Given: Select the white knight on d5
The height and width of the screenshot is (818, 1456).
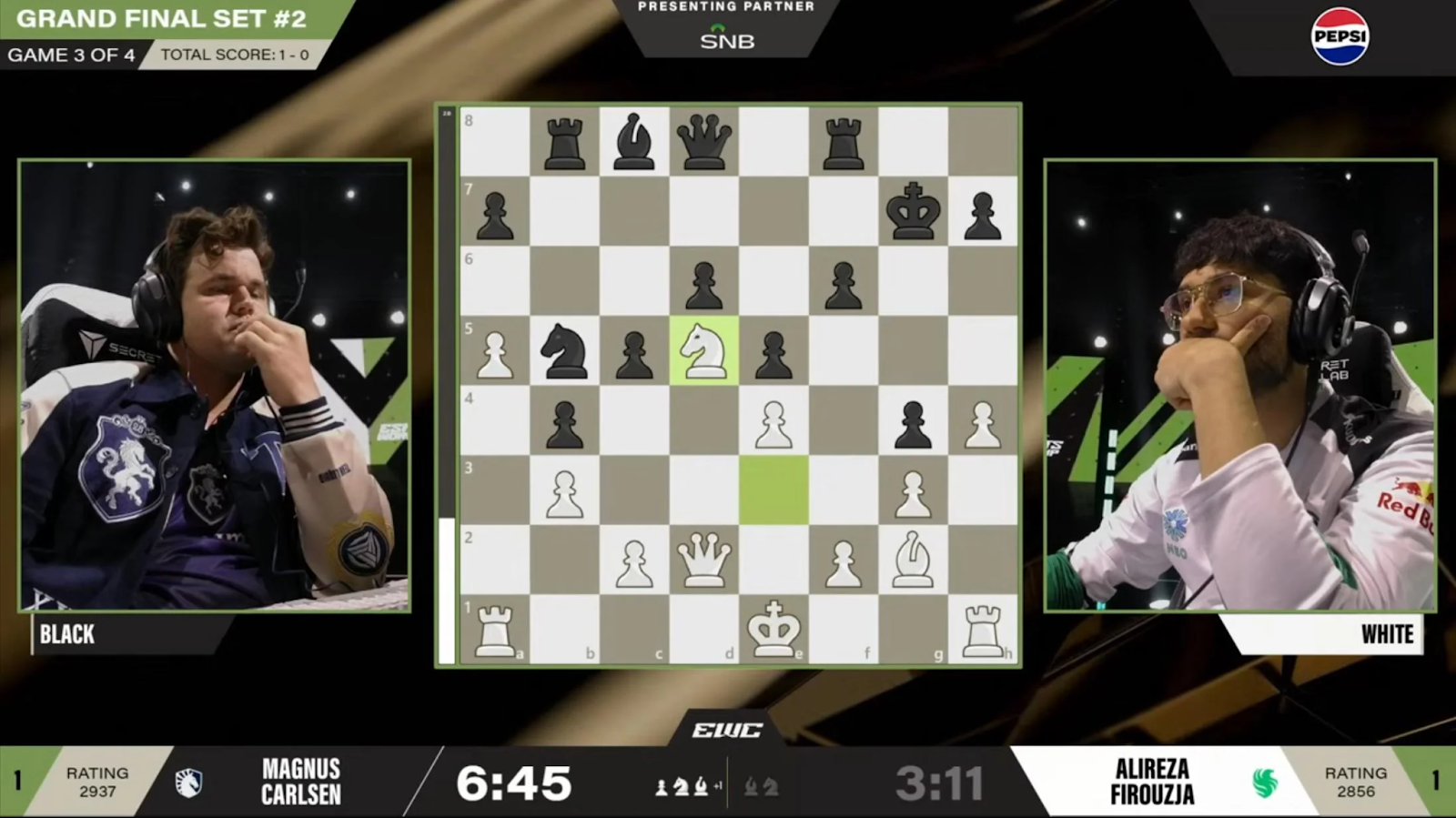Looking at the screenshot, I should [x=703, y=351].
